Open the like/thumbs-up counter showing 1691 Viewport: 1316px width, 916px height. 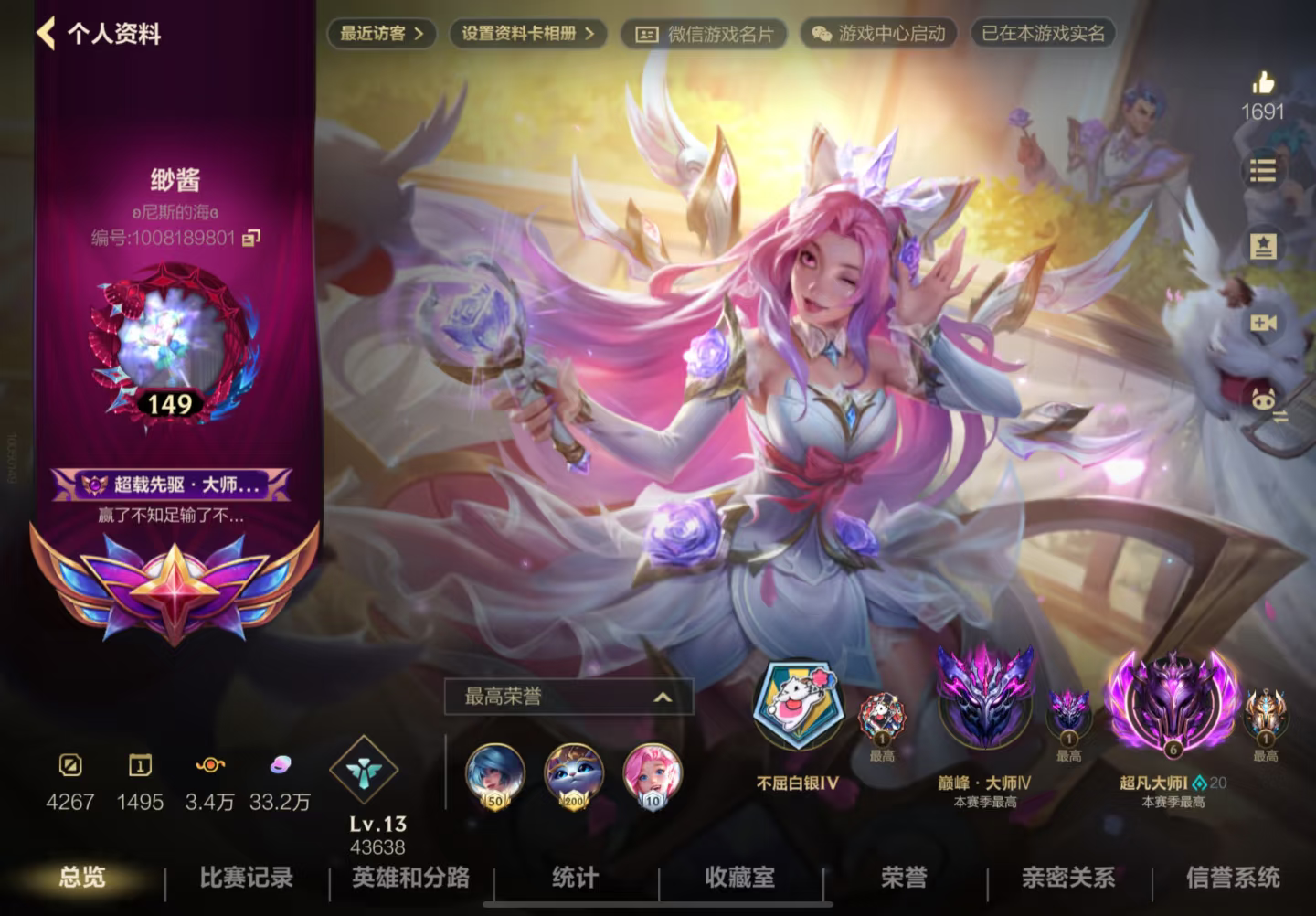click(x=1264, y=94)
